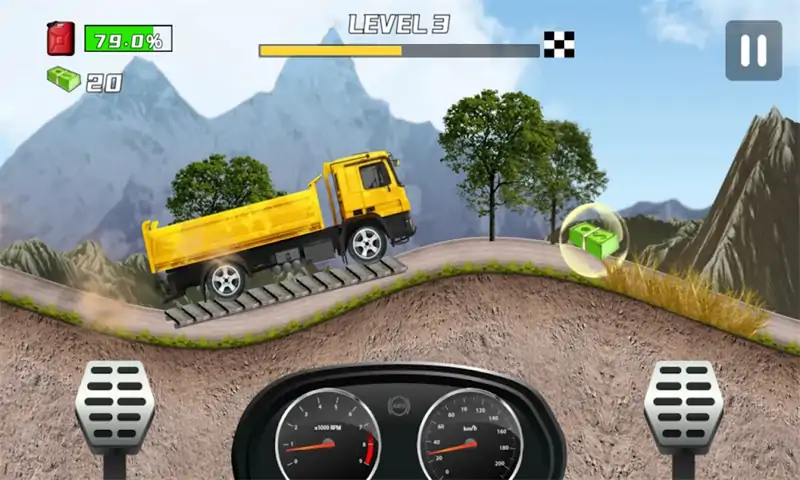800x480 pixels.
Task: Pause the game with the pause button
Action: (753, 50)
